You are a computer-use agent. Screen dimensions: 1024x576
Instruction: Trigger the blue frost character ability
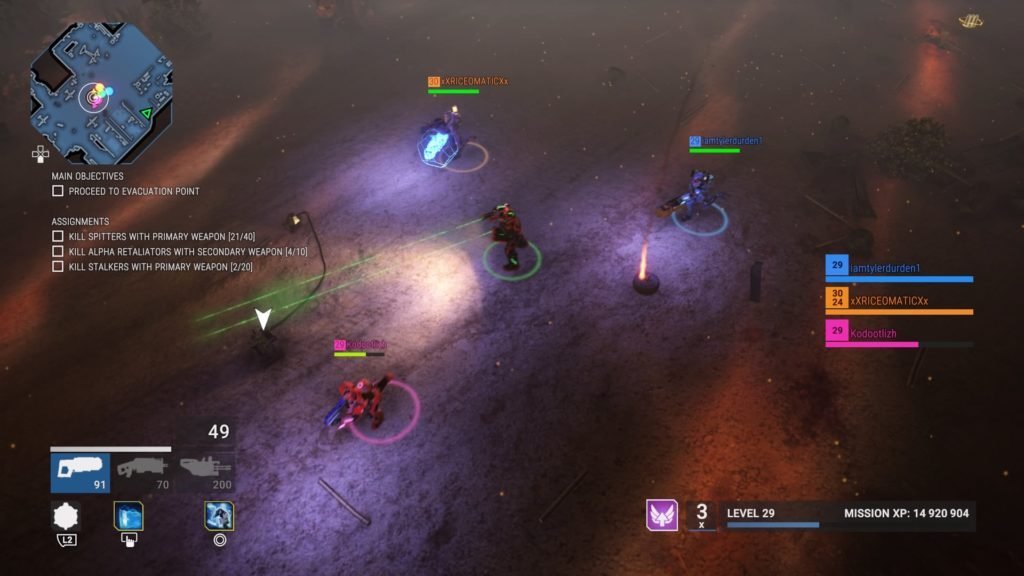click(219, 516)
